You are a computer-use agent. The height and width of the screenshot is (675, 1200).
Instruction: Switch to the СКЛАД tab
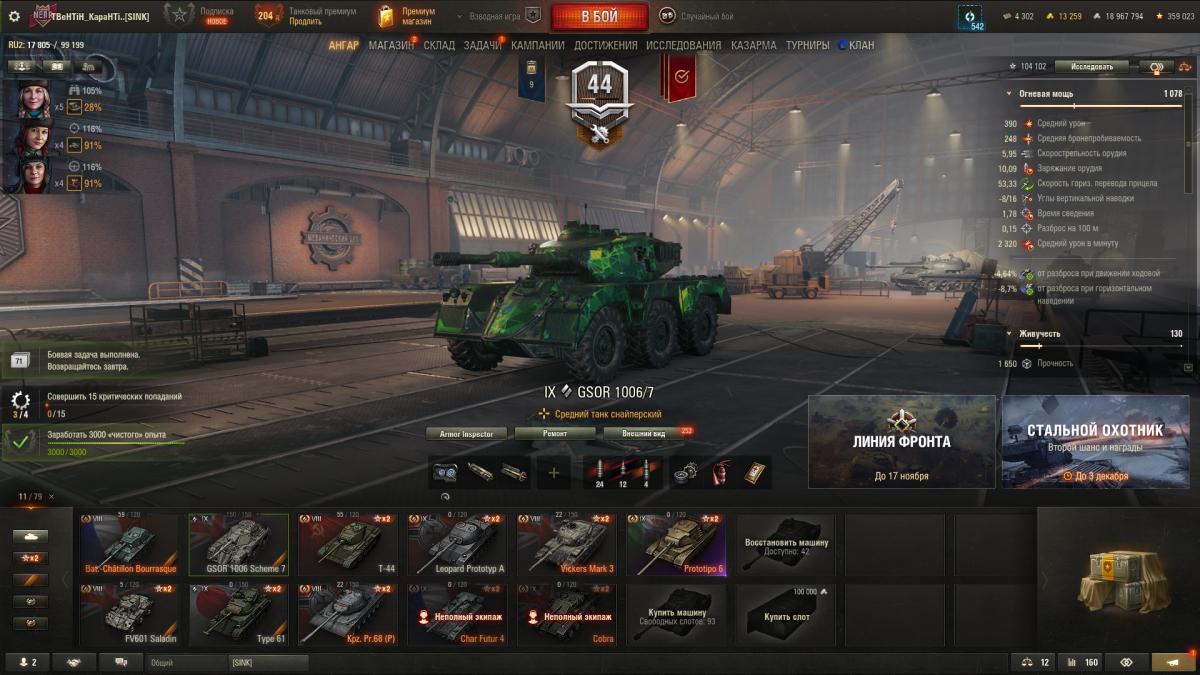click(x=439, y=45)
